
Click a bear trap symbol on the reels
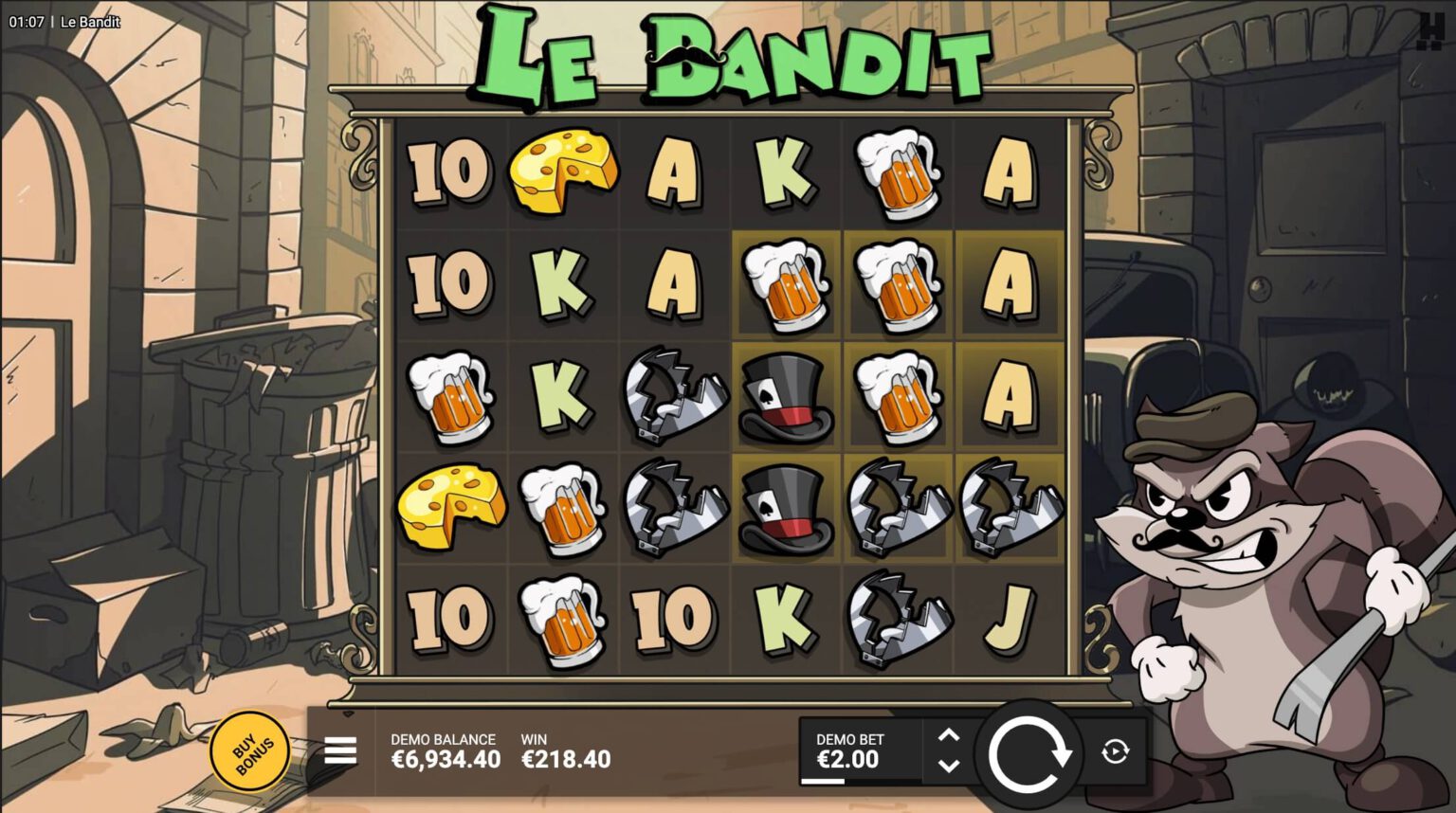pos(675,396)
